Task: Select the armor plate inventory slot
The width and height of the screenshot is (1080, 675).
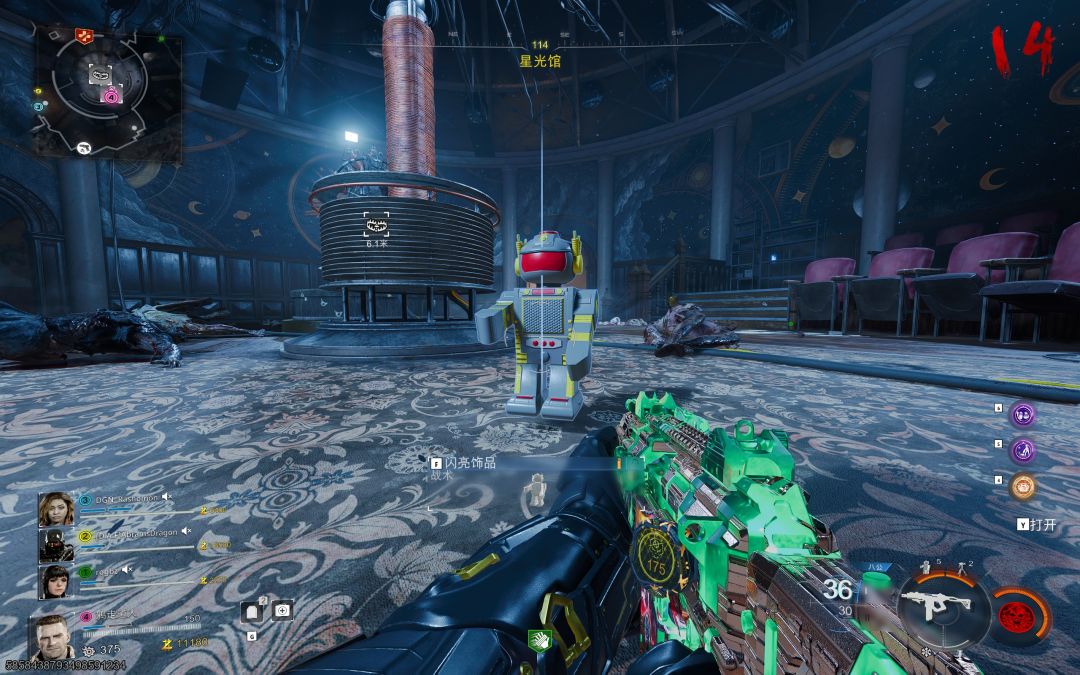Action: 253,612
